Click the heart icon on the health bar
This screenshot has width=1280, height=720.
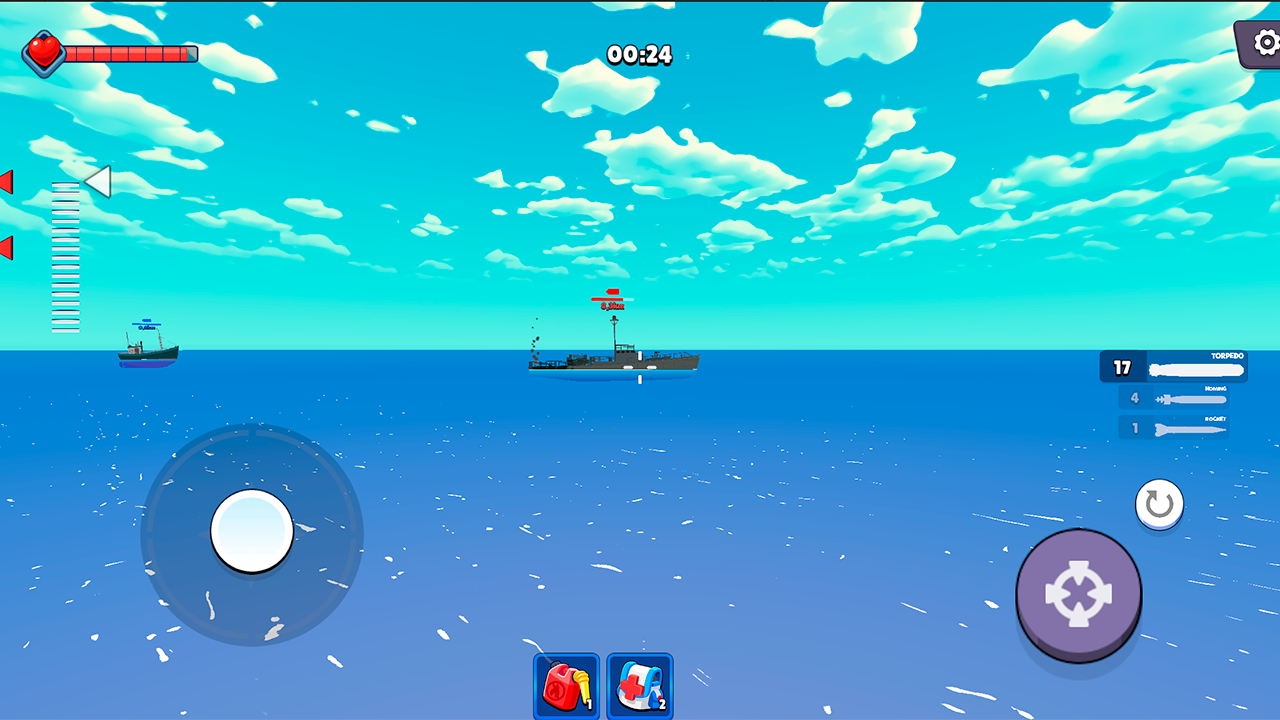(42, 51)
